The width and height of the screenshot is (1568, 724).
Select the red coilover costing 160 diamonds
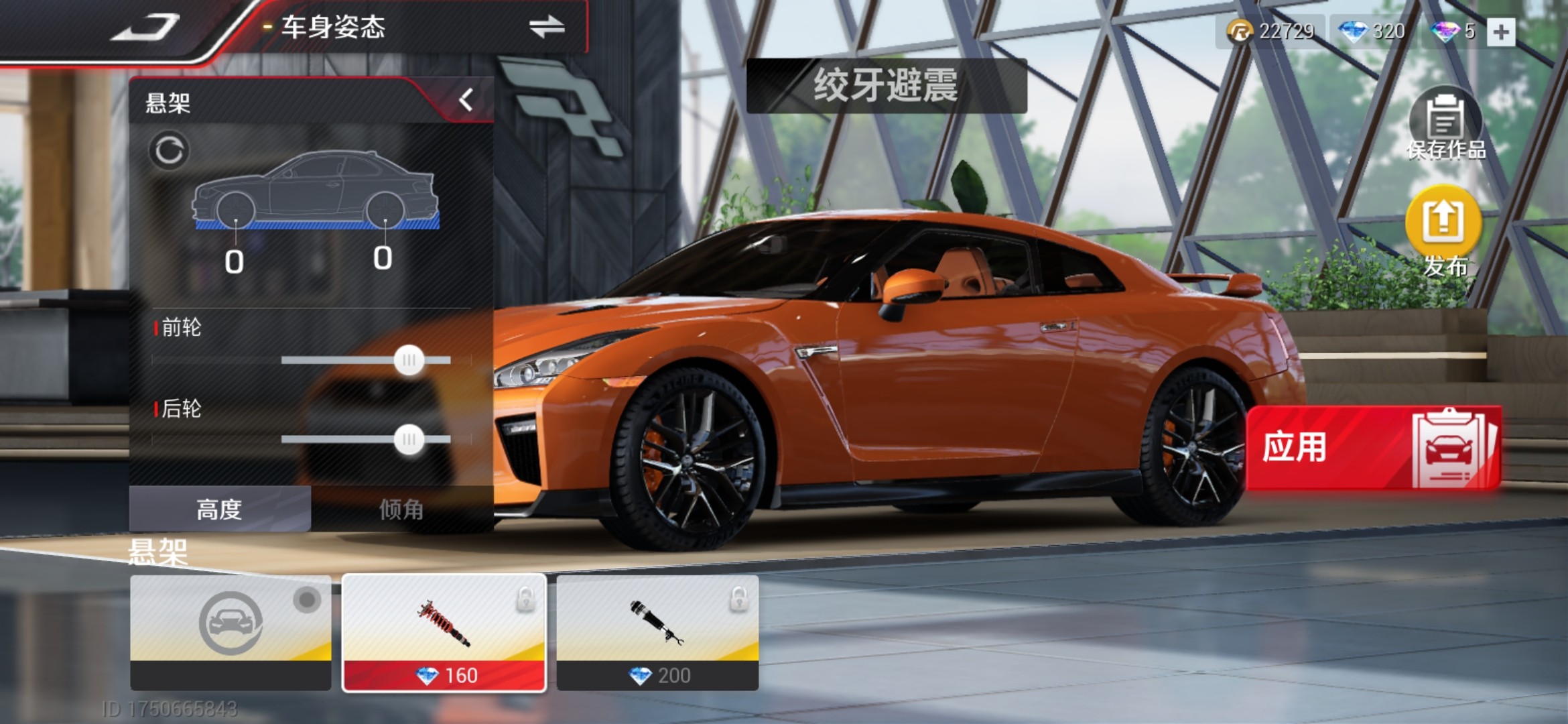(444, 631)
